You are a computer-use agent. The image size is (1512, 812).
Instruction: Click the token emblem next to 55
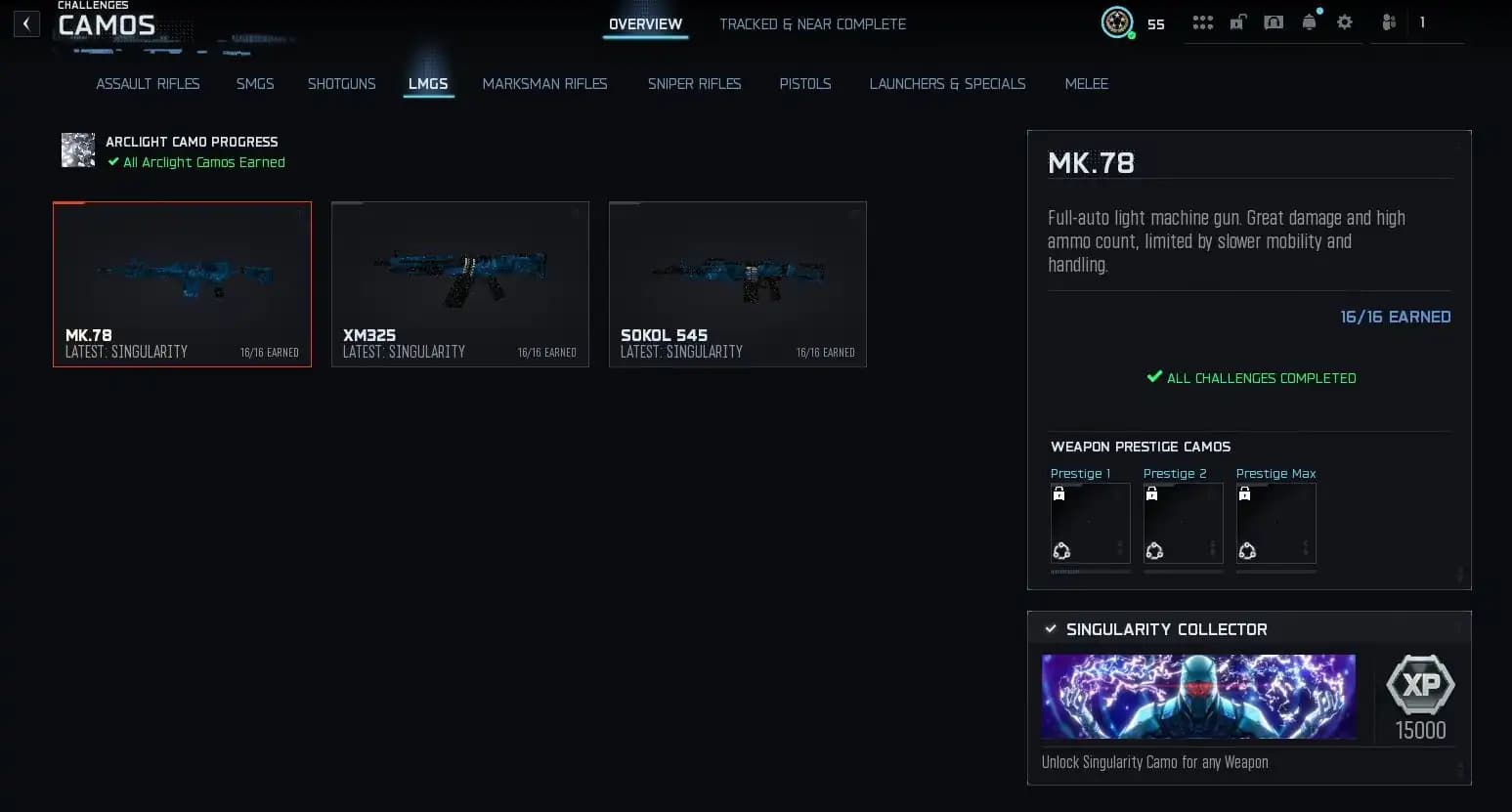(x=1116, y=21)
